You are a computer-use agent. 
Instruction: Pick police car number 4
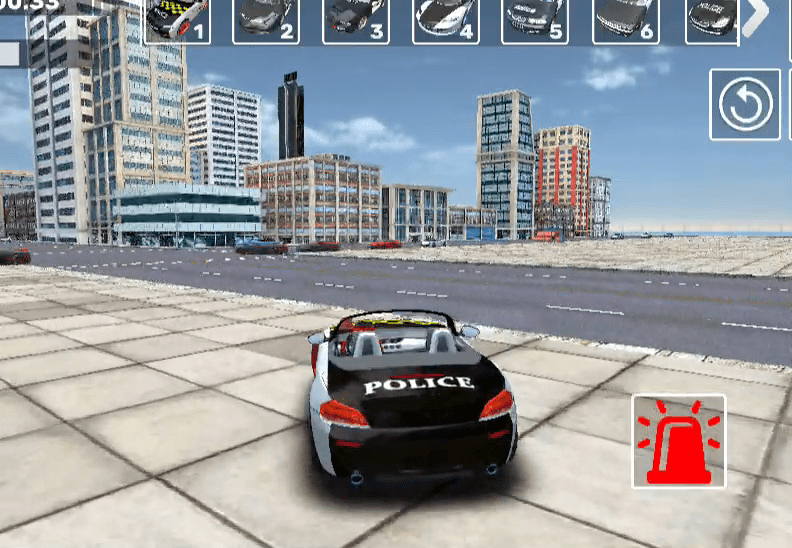tap(446, 20)
